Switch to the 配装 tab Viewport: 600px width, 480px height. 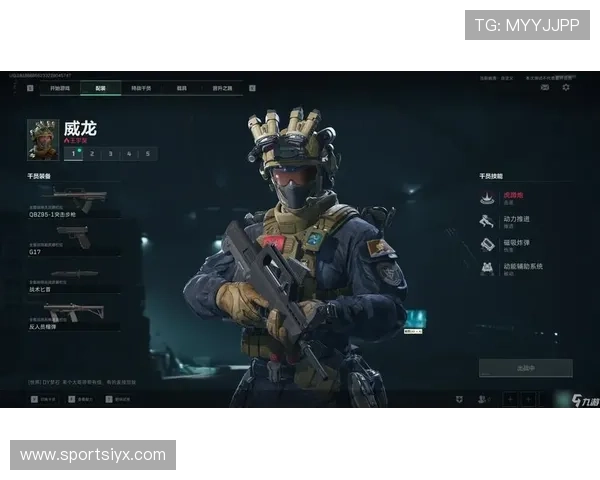coord(101,88)
